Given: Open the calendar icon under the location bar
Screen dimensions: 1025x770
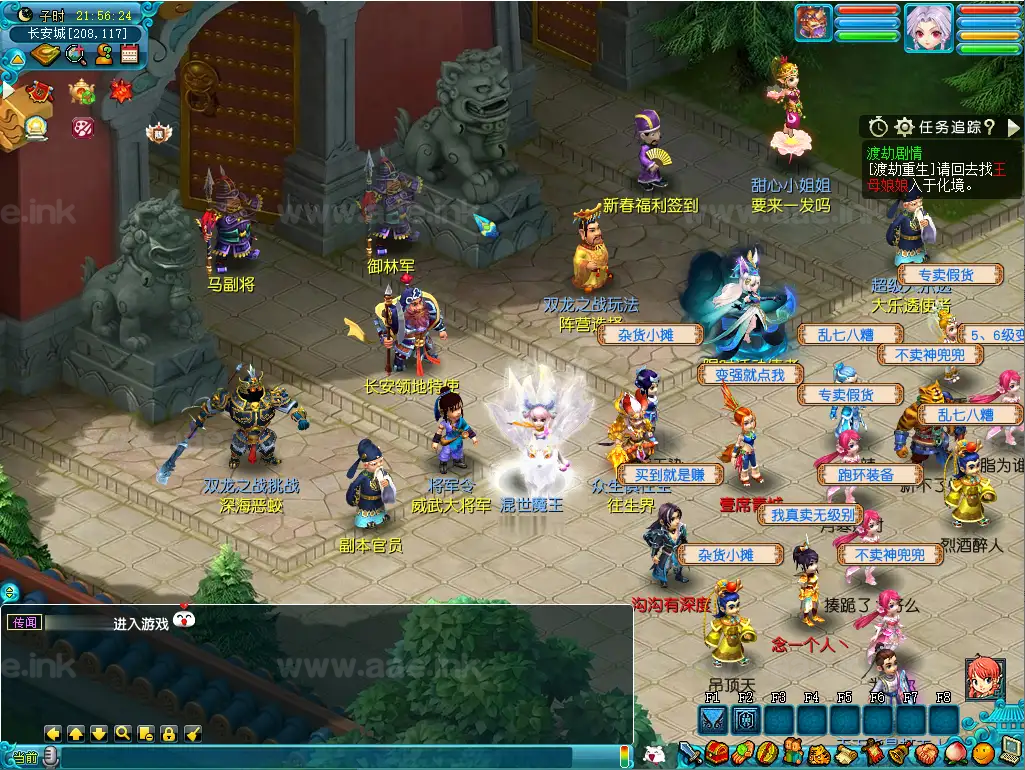Looking at the screenshot, I should pyautogui.click(x=128, y=55).
